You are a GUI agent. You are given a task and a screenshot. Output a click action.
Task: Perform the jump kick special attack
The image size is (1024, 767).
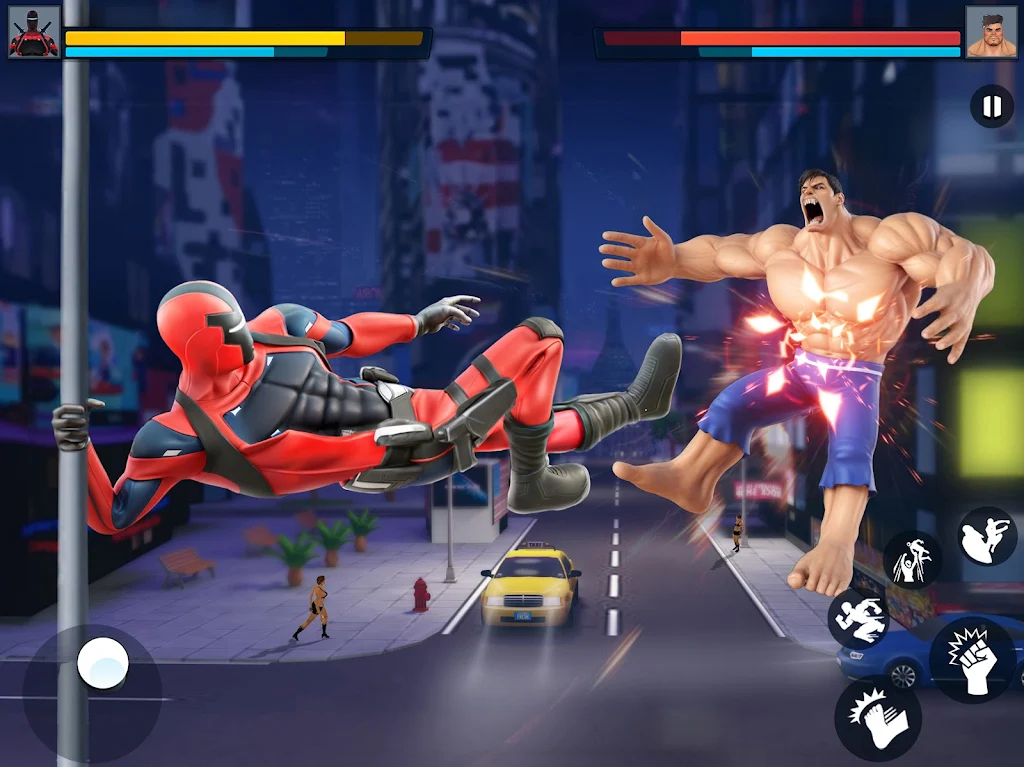coord(987,537)
